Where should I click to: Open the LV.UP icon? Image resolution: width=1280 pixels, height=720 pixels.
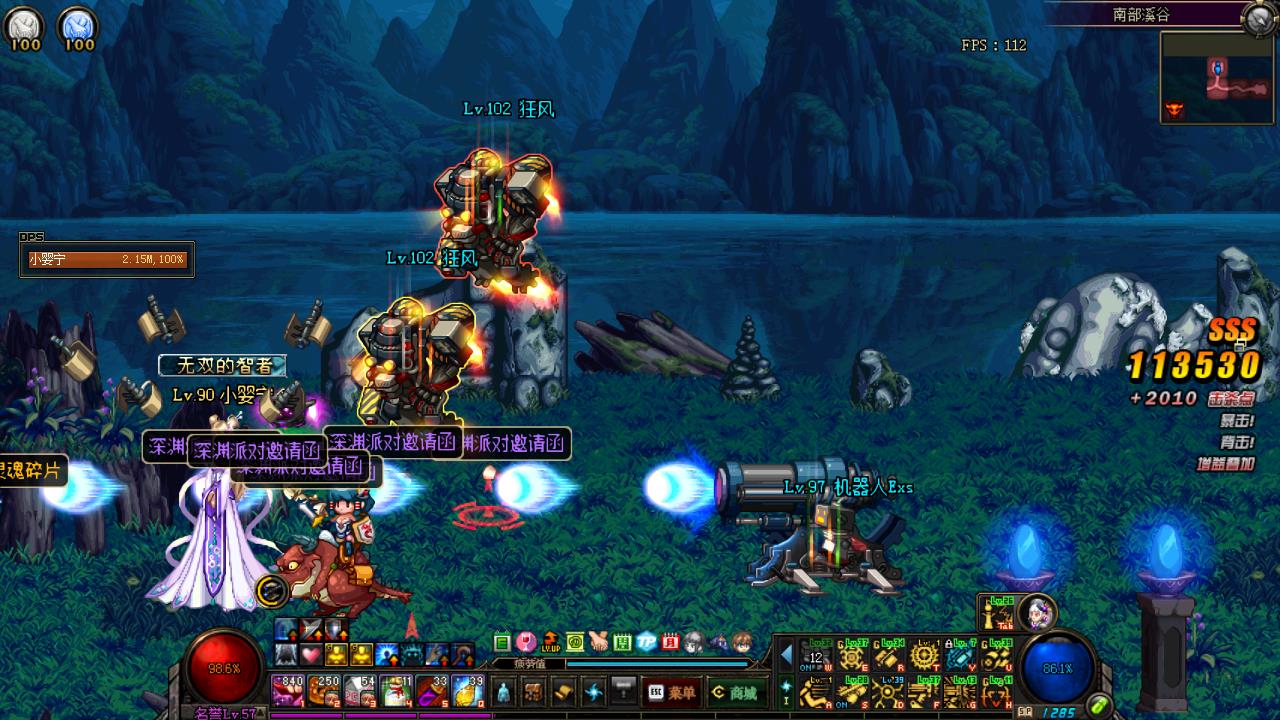tap(551, 641)
